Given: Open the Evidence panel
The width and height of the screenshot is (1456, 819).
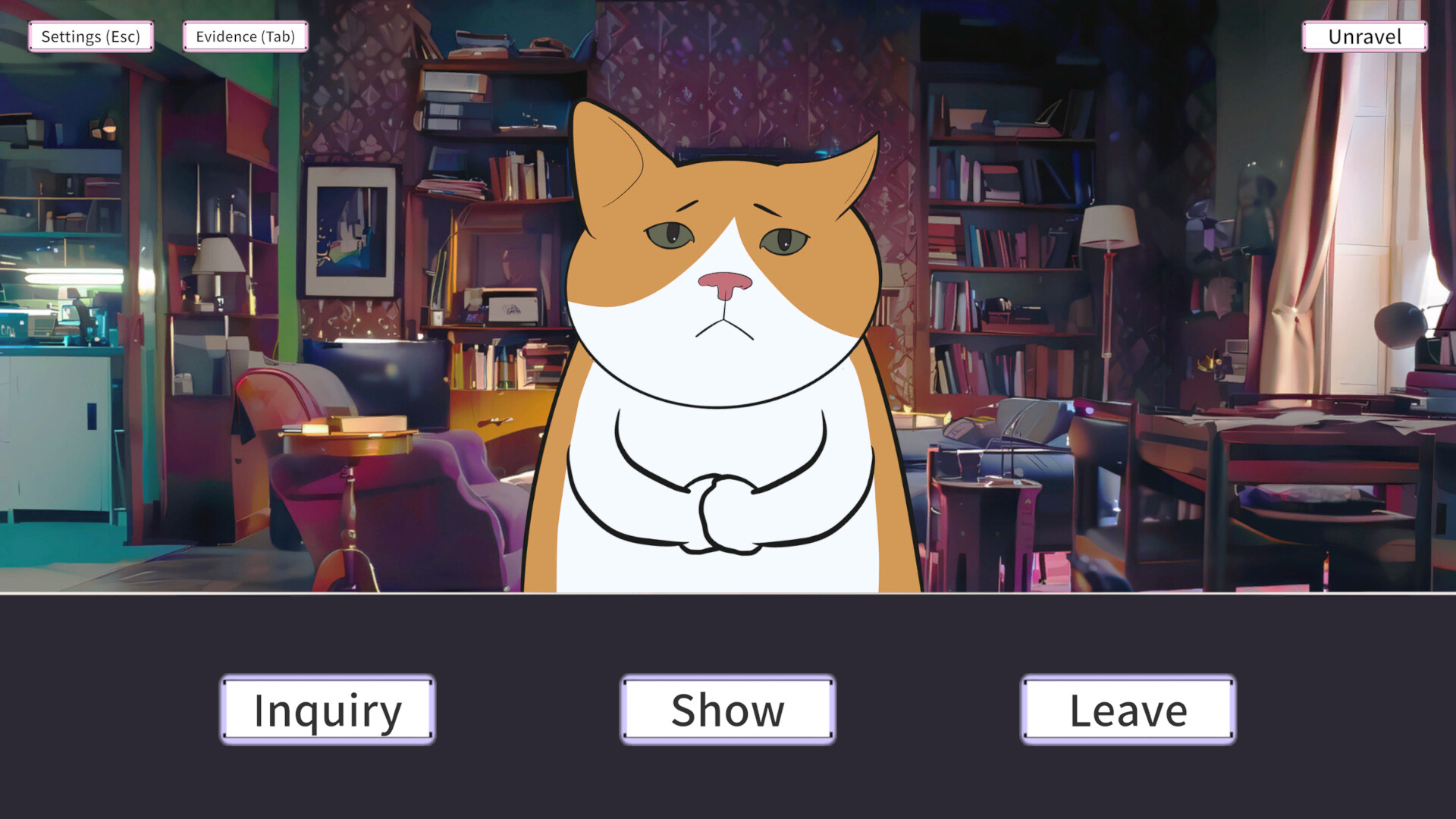Looking at the screenshot, I should 244,36.
